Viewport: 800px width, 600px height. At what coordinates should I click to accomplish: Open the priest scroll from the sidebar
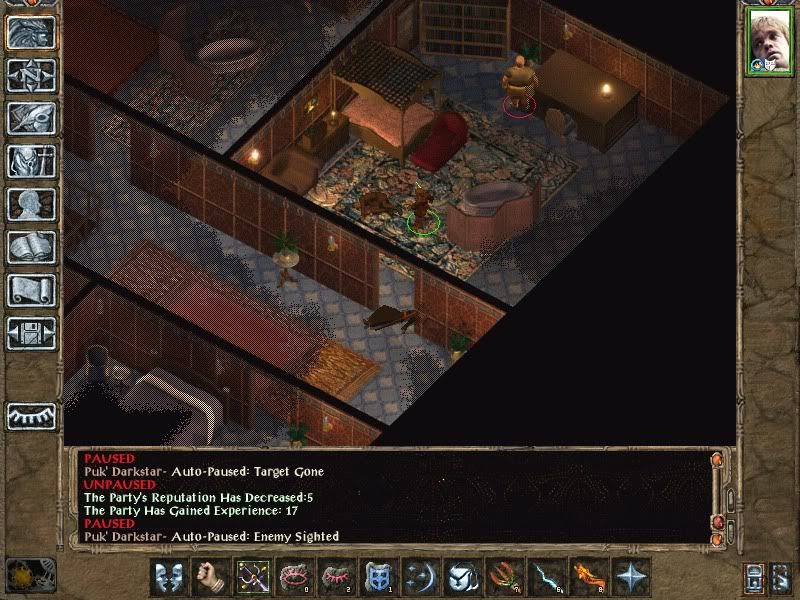(x=31, y=290)
